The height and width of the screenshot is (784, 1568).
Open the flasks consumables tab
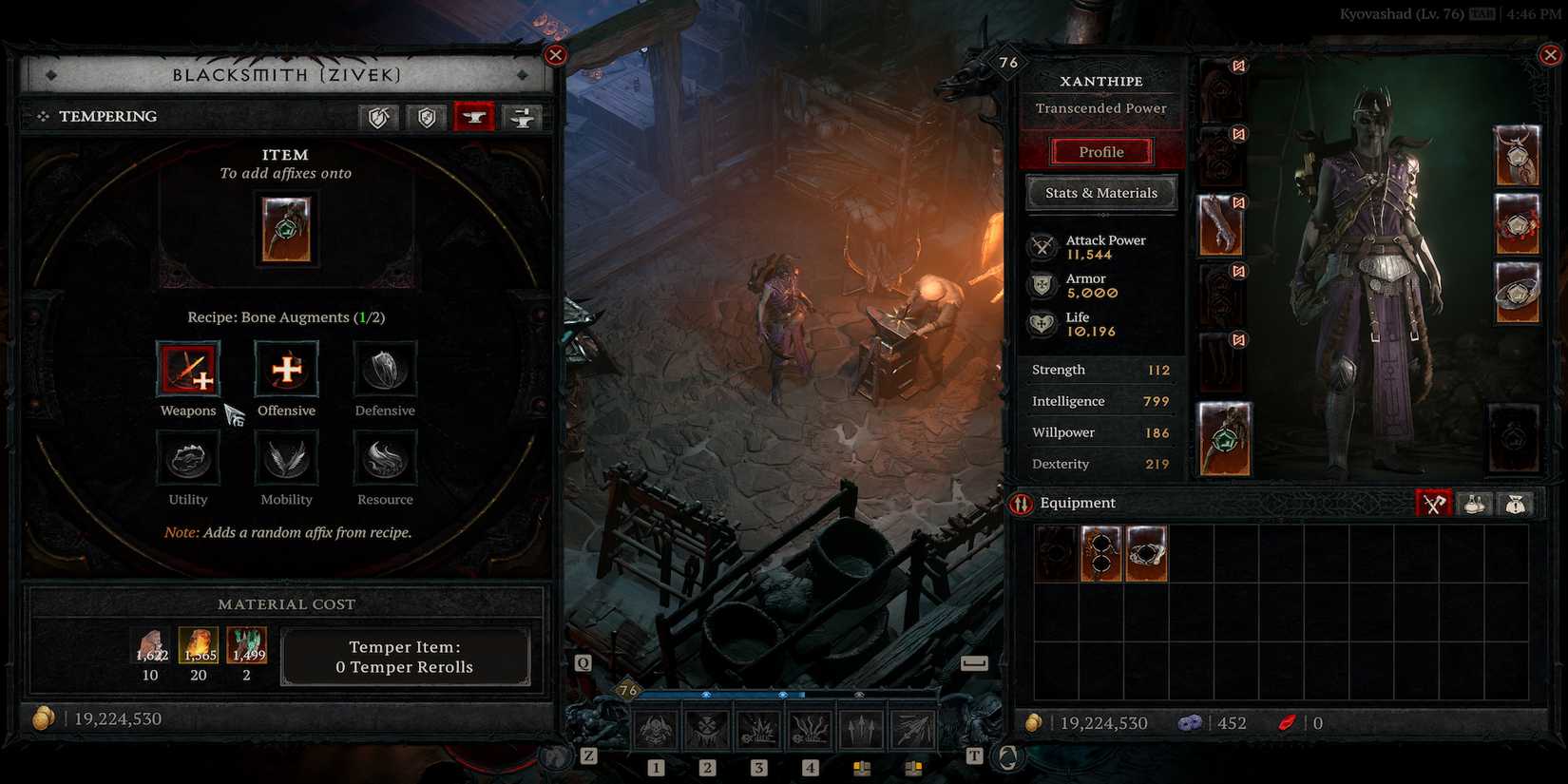point(1474,504)
